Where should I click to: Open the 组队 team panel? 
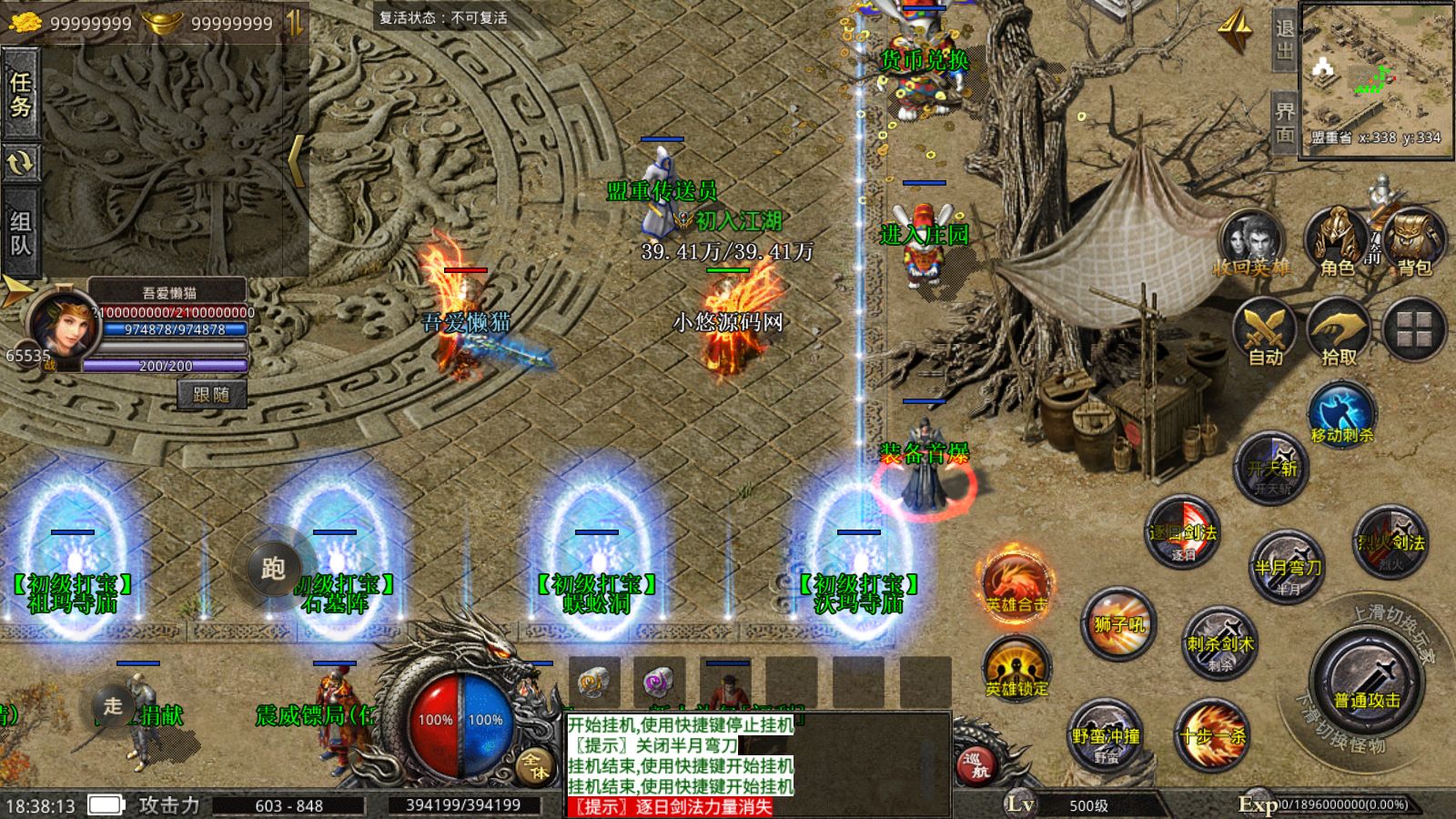coord(20,233)
